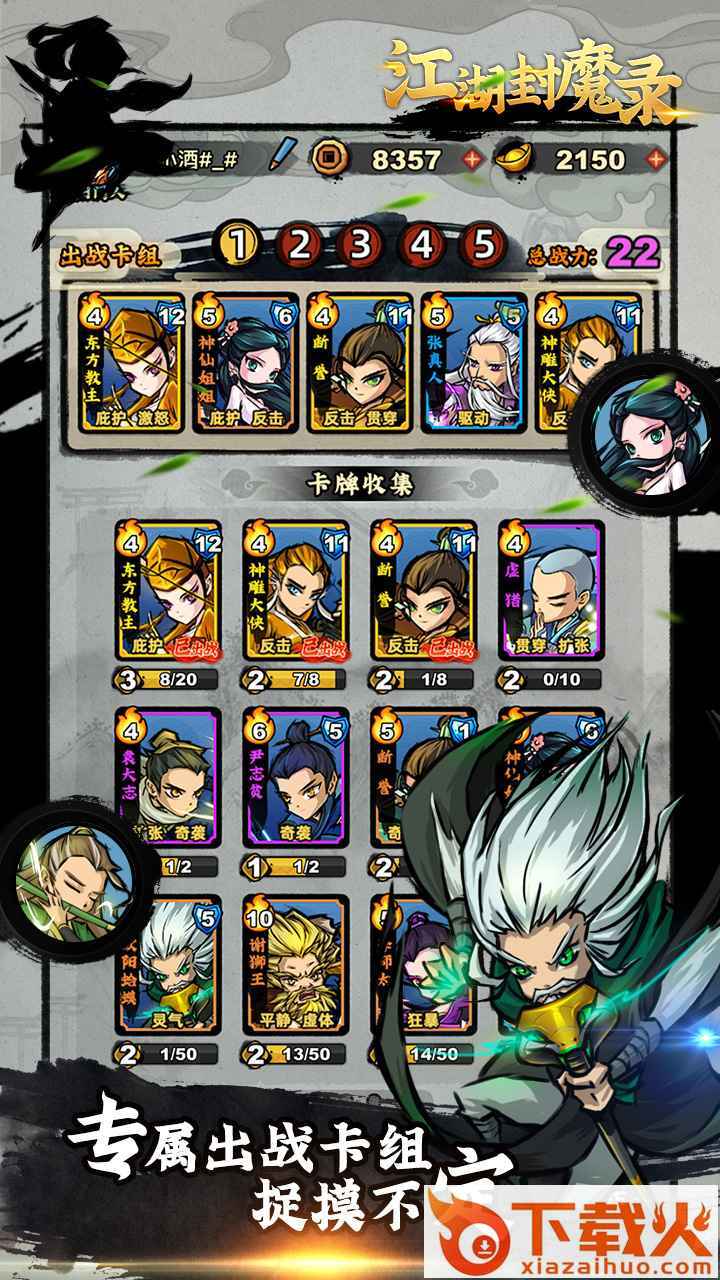The height and width of the screenshot is (1280, 720).
Task: Pick 断誉 card in the battle deck row
Action: [x=359, y=362]
